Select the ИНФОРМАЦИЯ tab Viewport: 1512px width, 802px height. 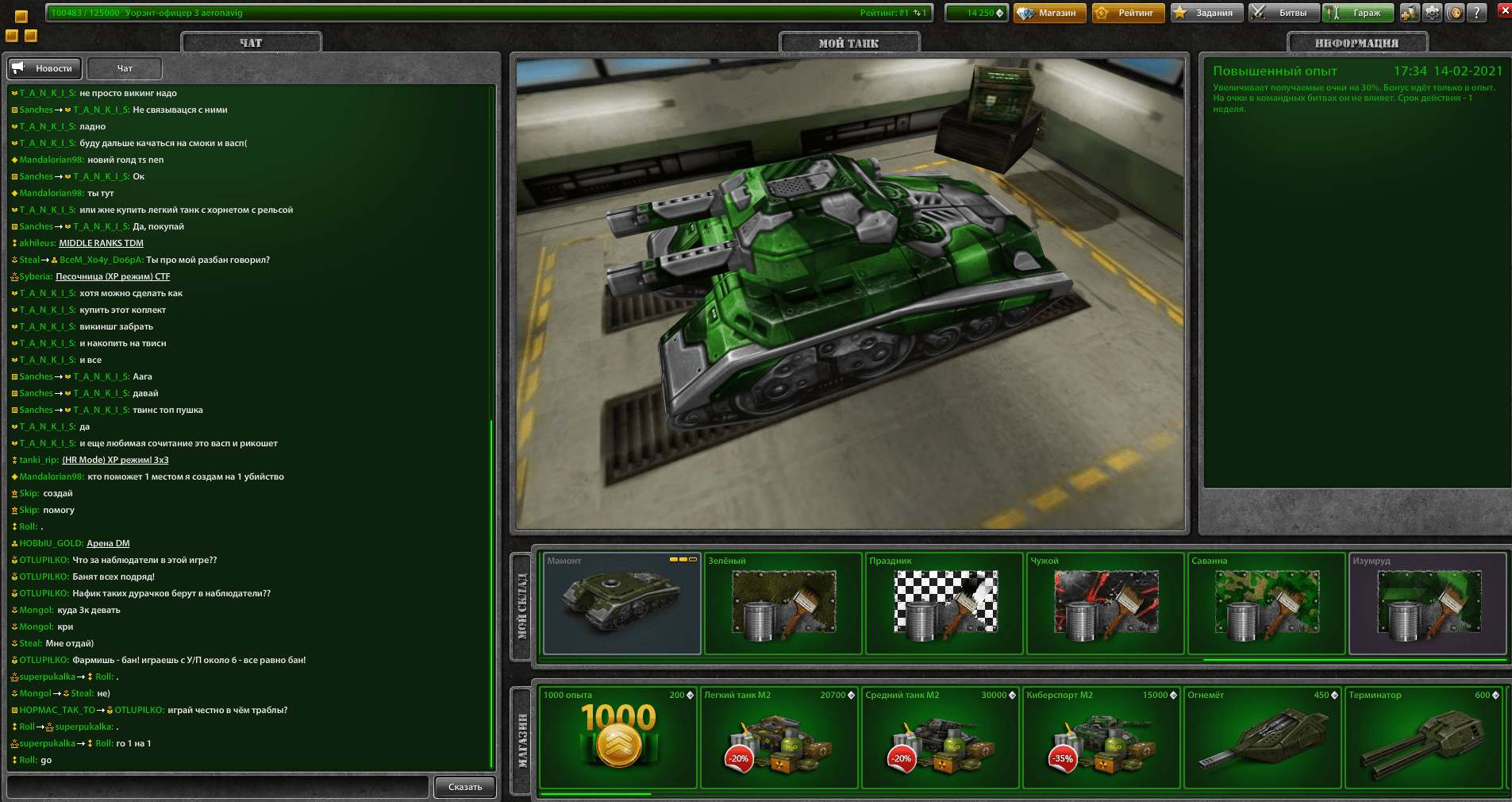tap(1357, 42)
